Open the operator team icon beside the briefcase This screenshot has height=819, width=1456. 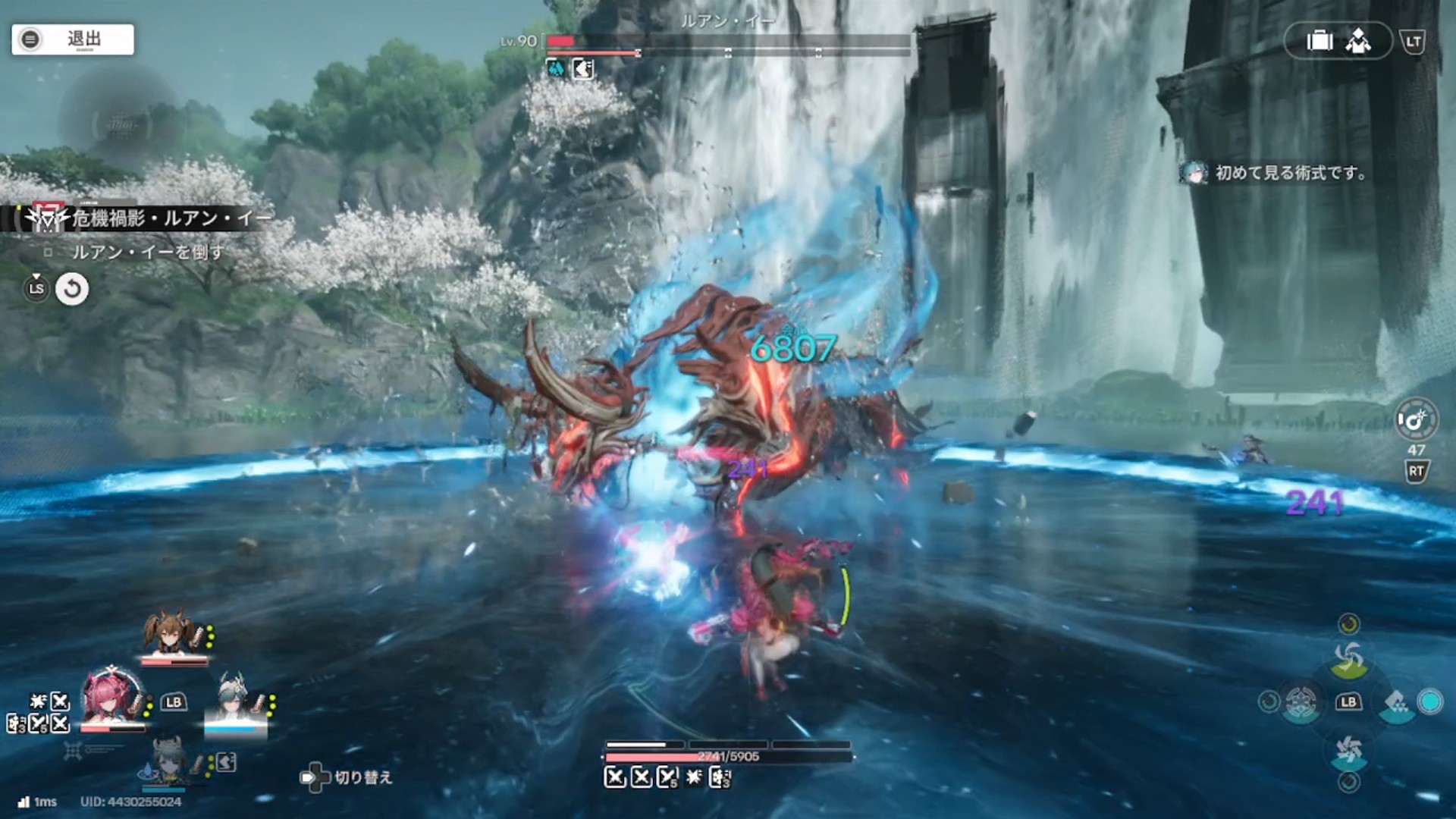click(x=1358, y=41)
